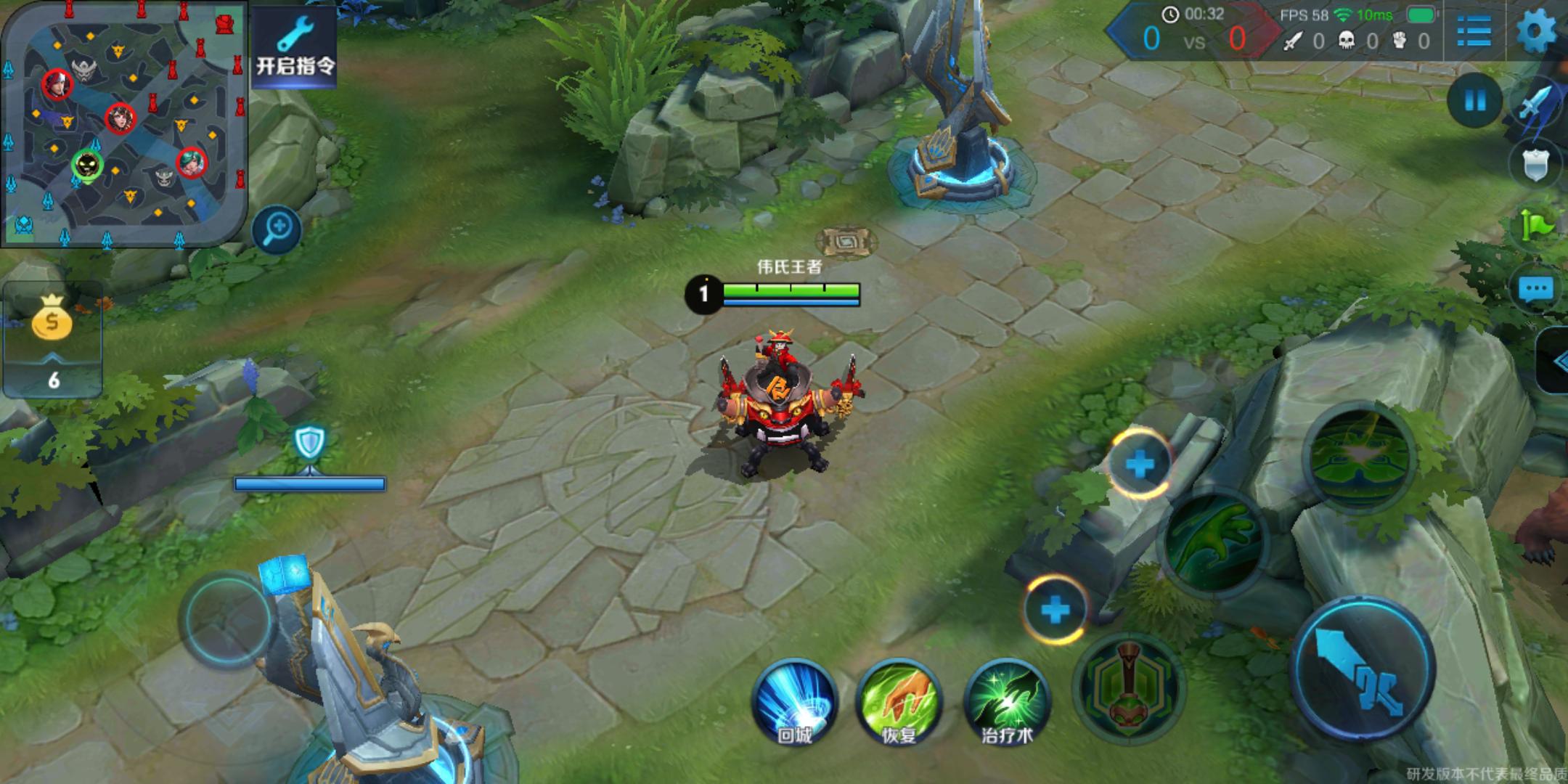Open the chat bubble panel
This screenshot has width=1568, height=784.
coord(1536,289)
